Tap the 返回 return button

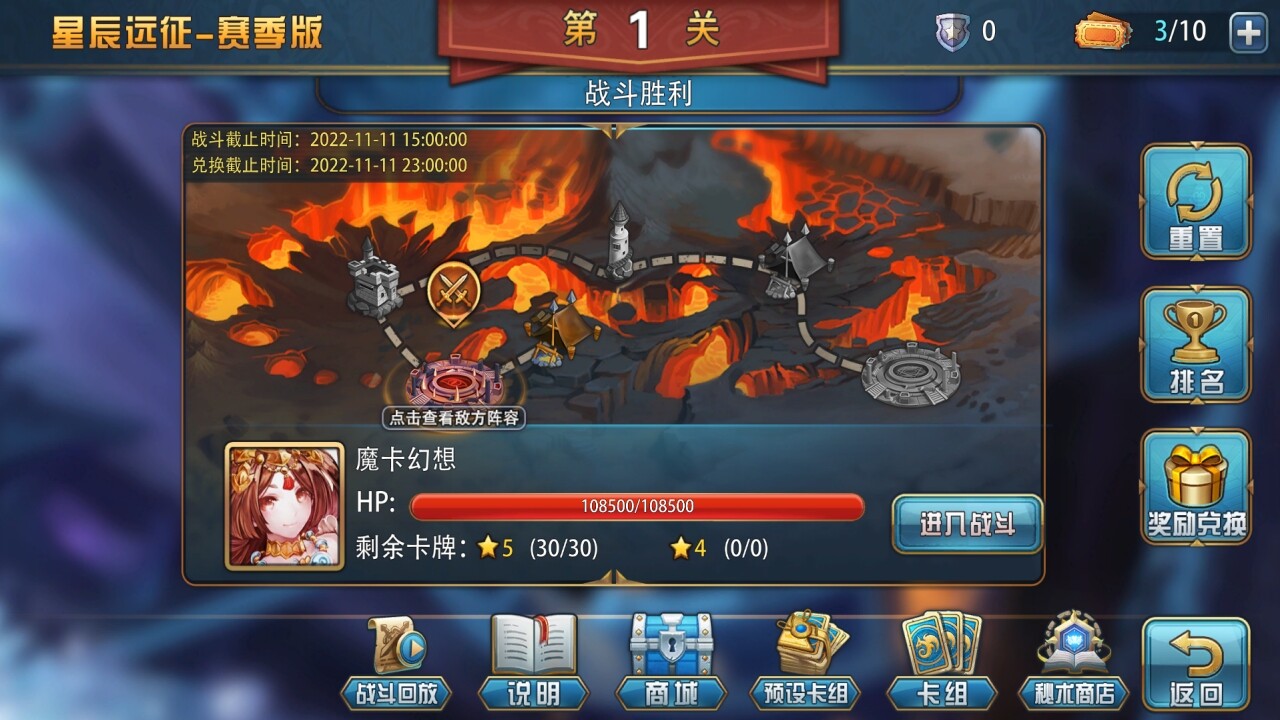[x=1196, y=660]
